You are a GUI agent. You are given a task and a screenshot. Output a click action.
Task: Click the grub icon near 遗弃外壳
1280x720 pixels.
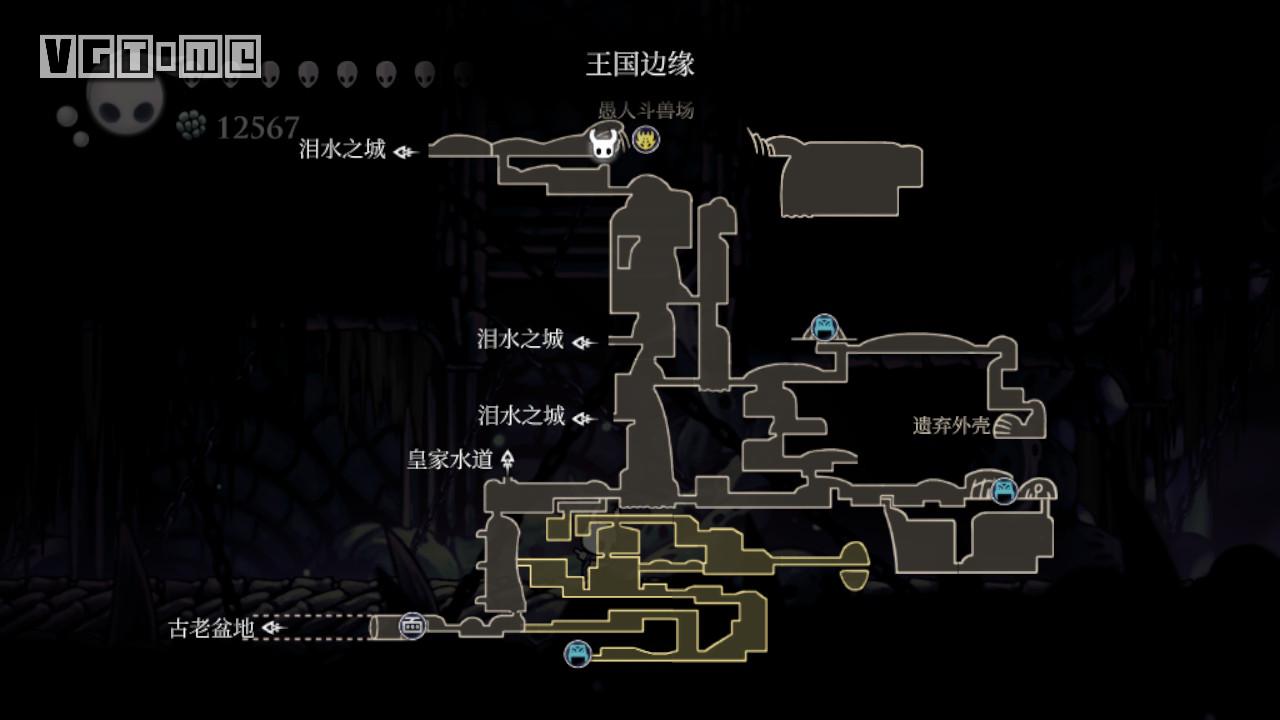pos(1003,492)
